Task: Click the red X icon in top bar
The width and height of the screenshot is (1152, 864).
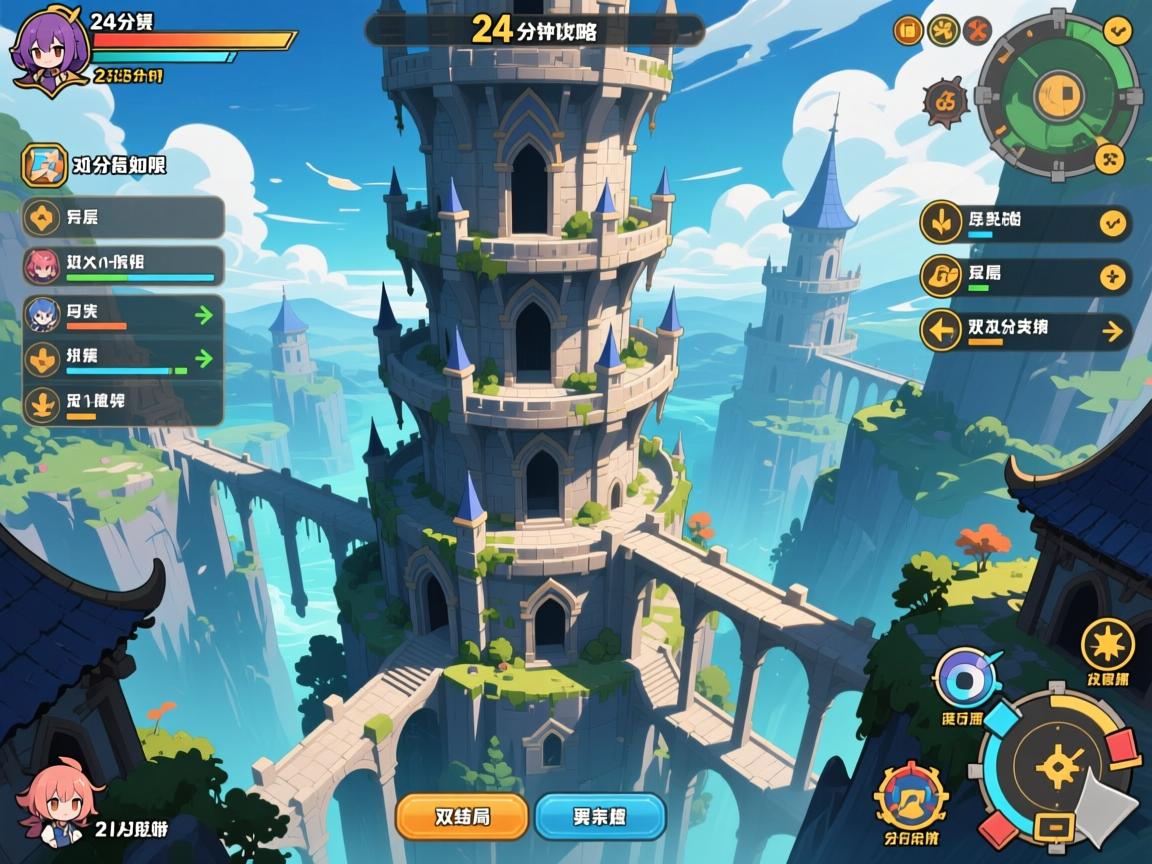Action: coord(976,30)
